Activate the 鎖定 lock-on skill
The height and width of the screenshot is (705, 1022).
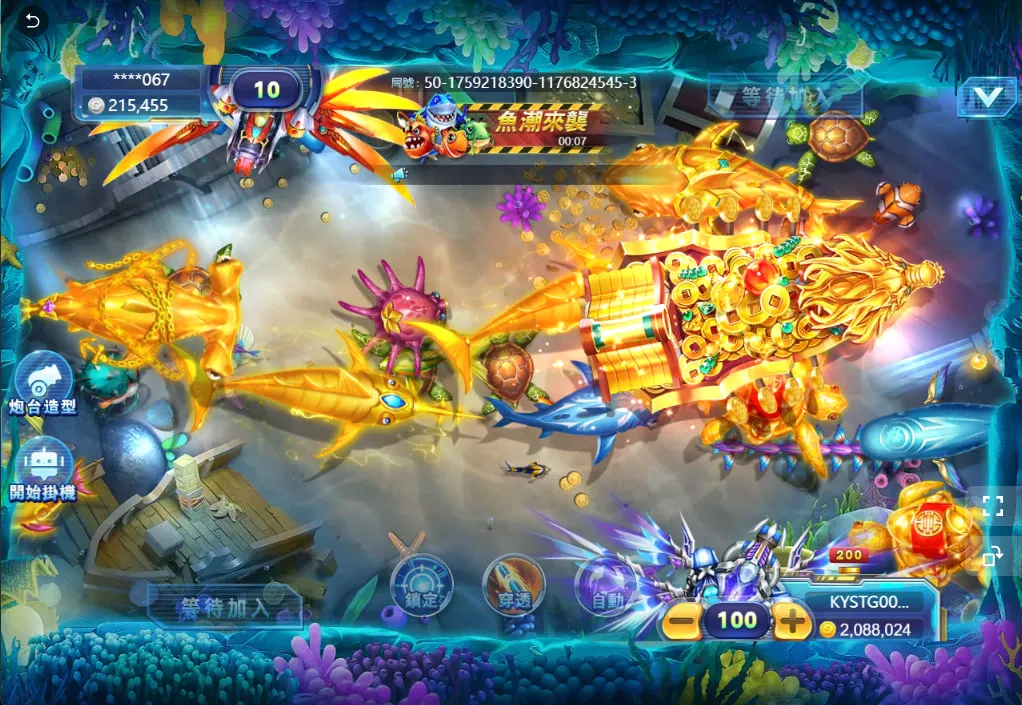[x=421, y=585]
